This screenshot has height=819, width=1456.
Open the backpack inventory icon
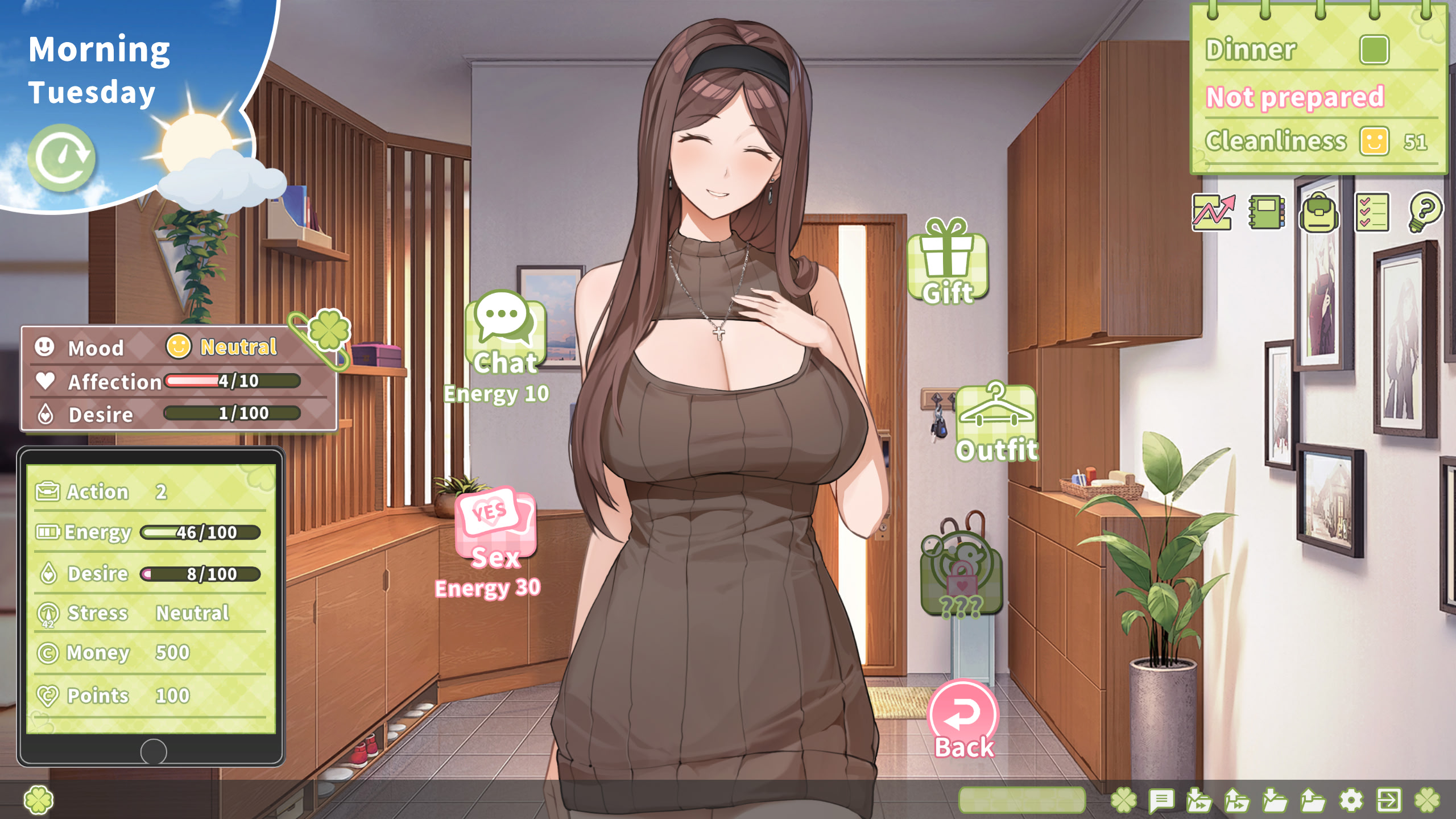tap(1319, 215)
